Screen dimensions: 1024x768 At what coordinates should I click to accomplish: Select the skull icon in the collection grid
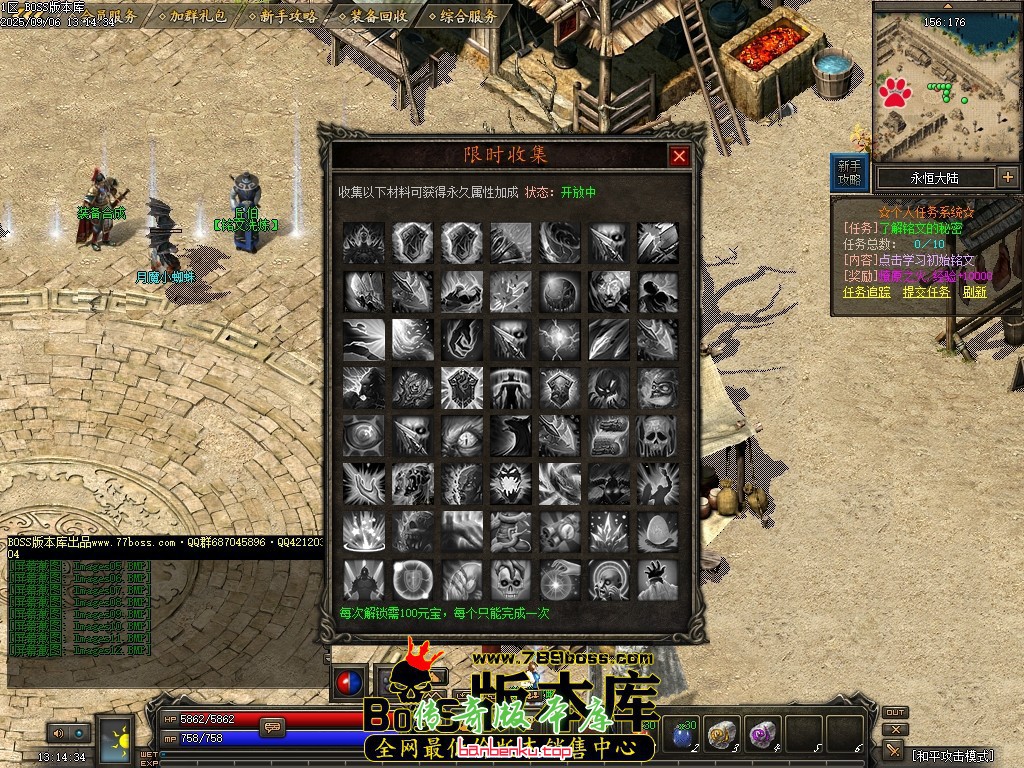pyautogui.click(x=657, y=436)
